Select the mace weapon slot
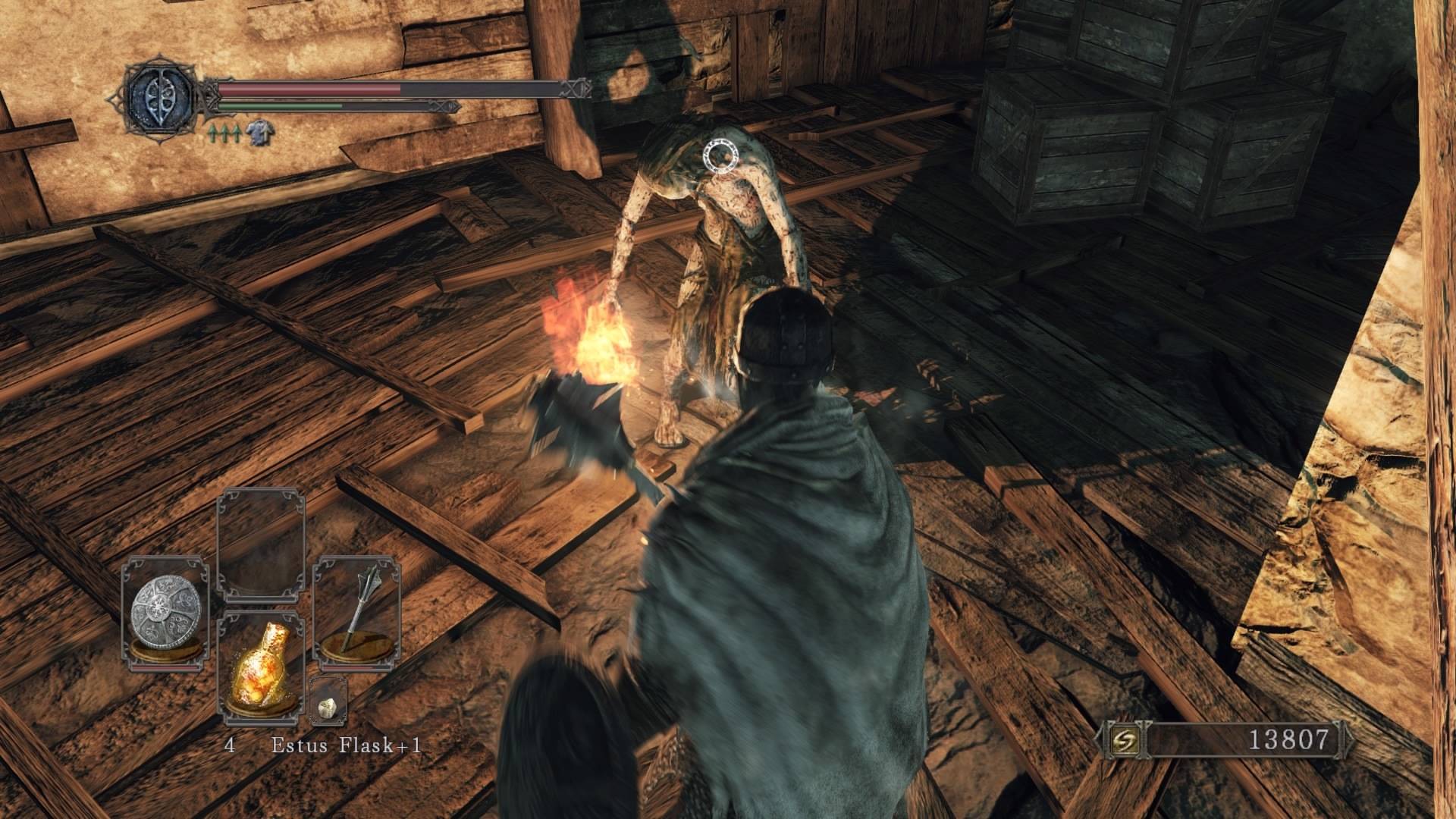This screenshot has height=819, width=1456. (x=356, y=613)
